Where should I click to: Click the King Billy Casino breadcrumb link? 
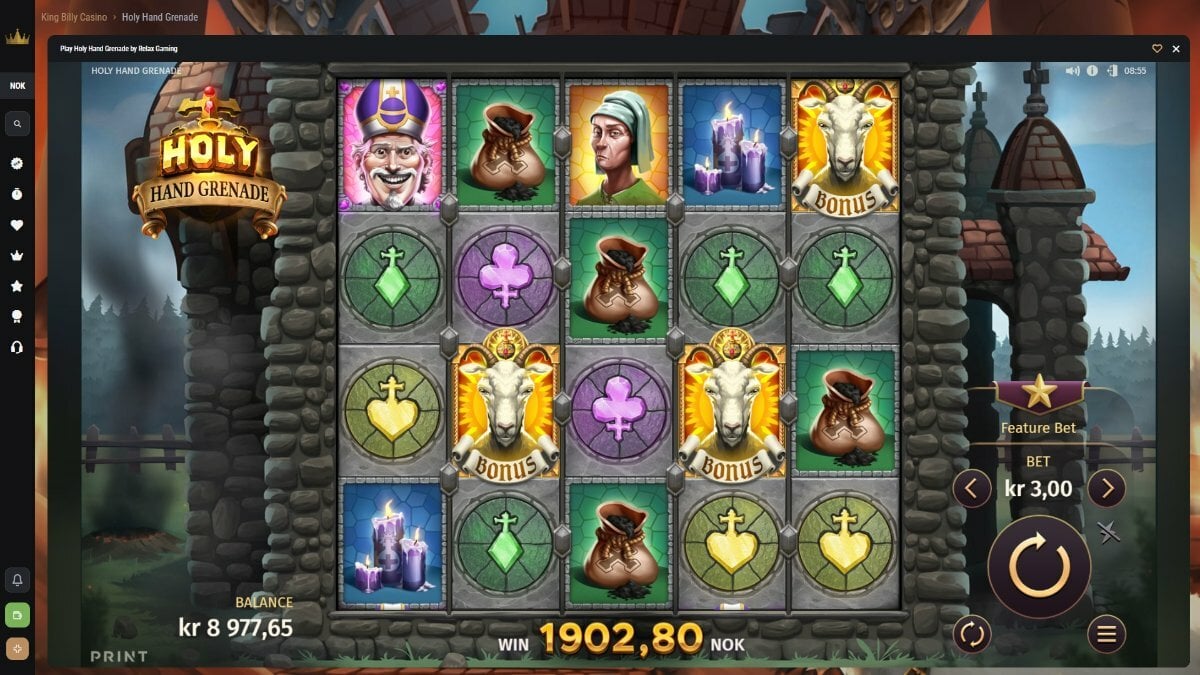pyautogui.click(x=74, y=17)
